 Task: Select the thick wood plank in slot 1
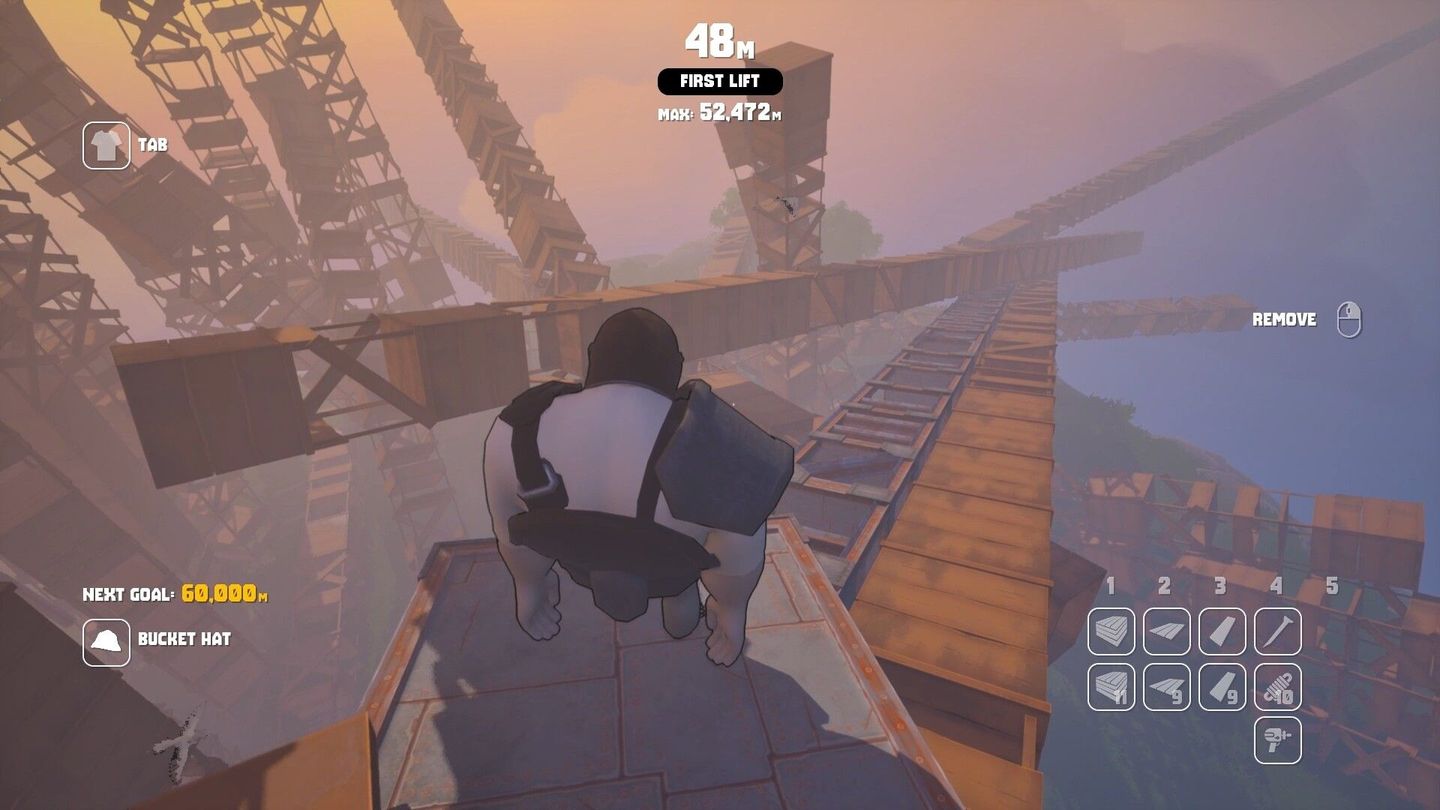(1111, 630)
